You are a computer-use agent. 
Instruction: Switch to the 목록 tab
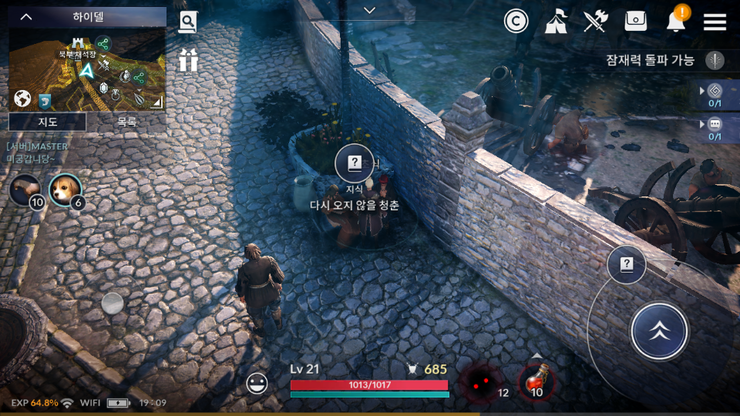pos(126,121)
